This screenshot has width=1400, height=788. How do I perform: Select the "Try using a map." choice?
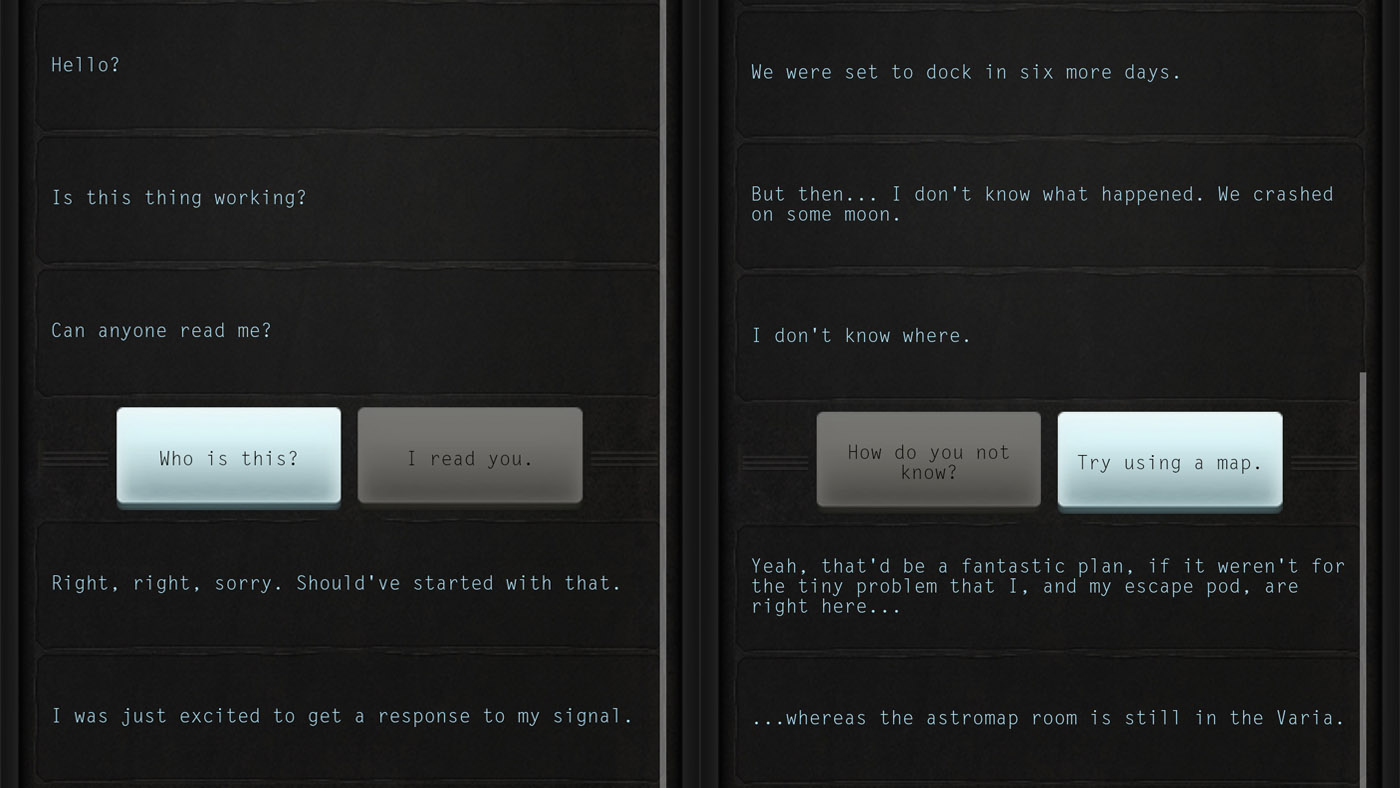[x=1169, y=462]
